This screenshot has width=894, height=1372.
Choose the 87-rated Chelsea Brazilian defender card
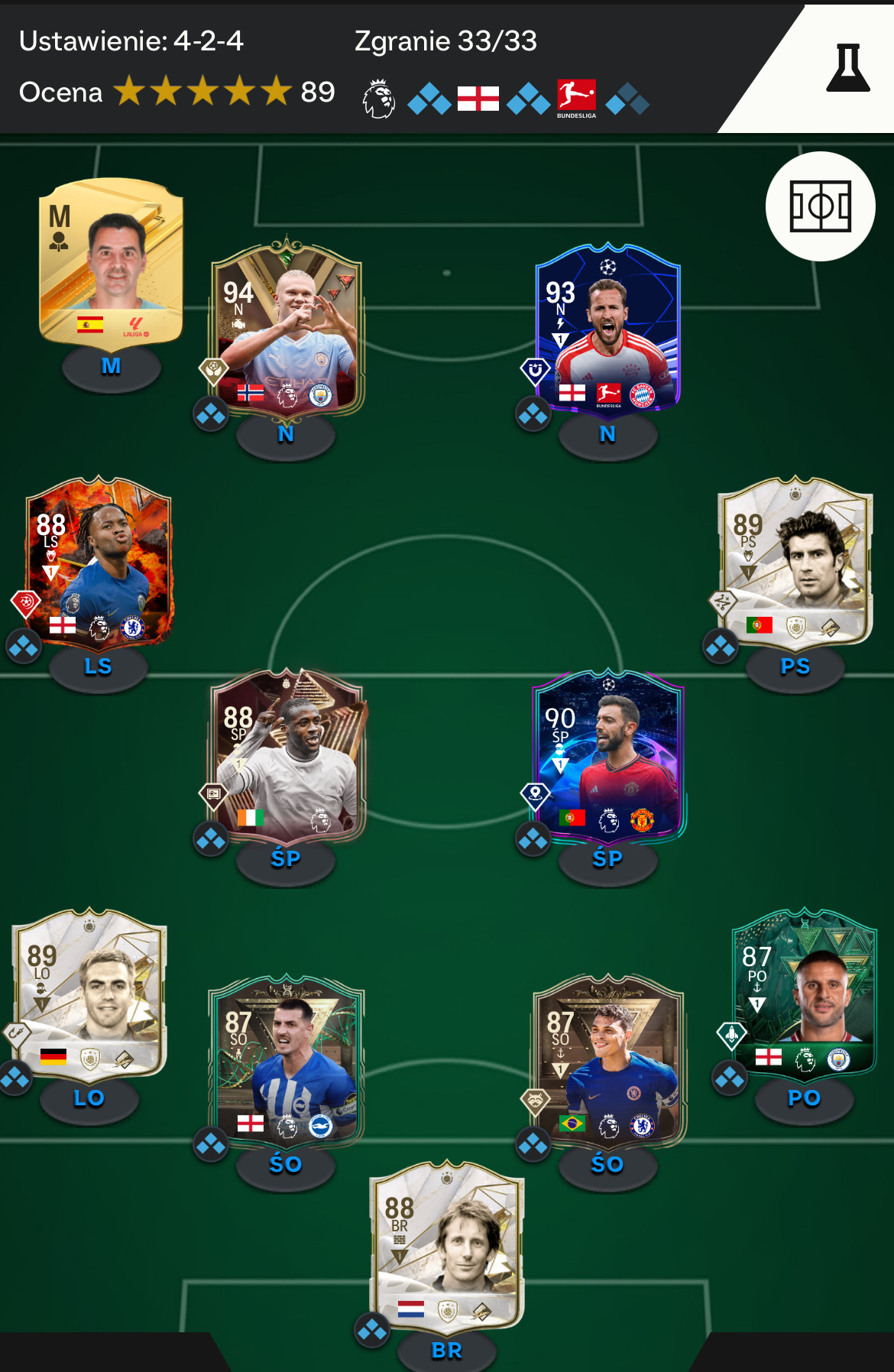click(607, 1060)
